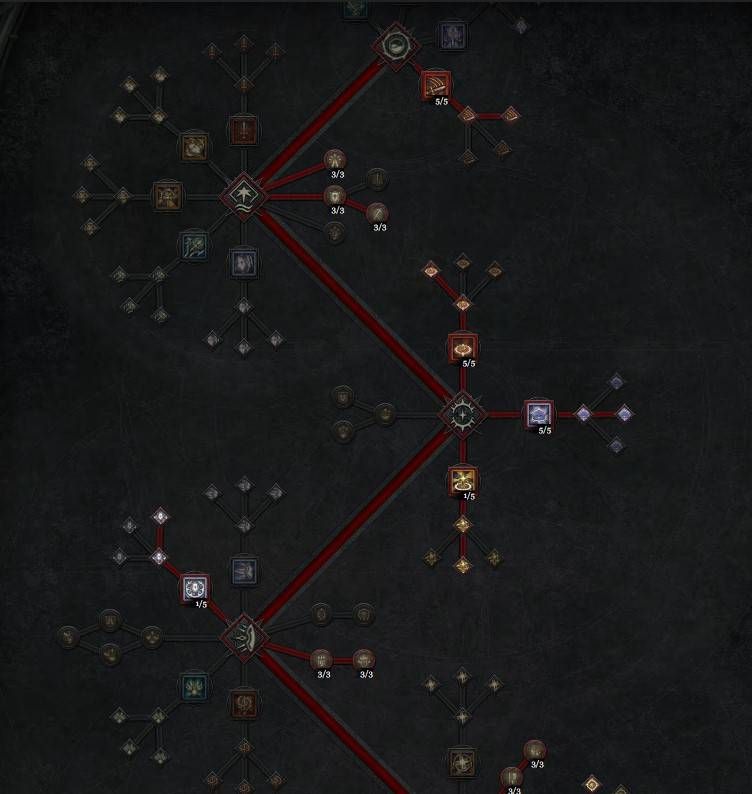Upgrade the golden skill at 1/5
Screen dimensions: 752x794
point(462,481)
